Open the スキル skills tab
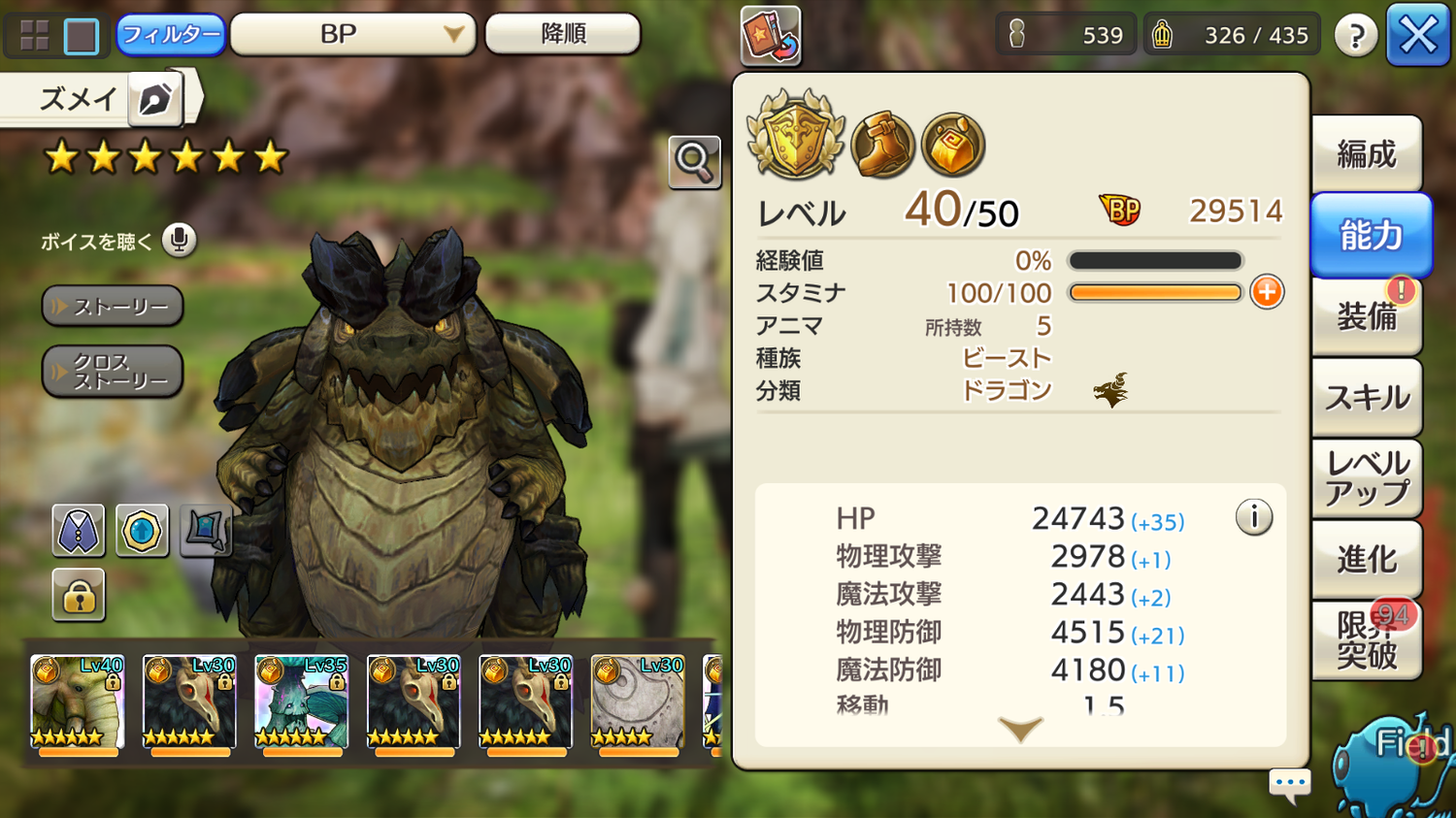This screenshot has width=1456, height=818. click(1367, 397)
